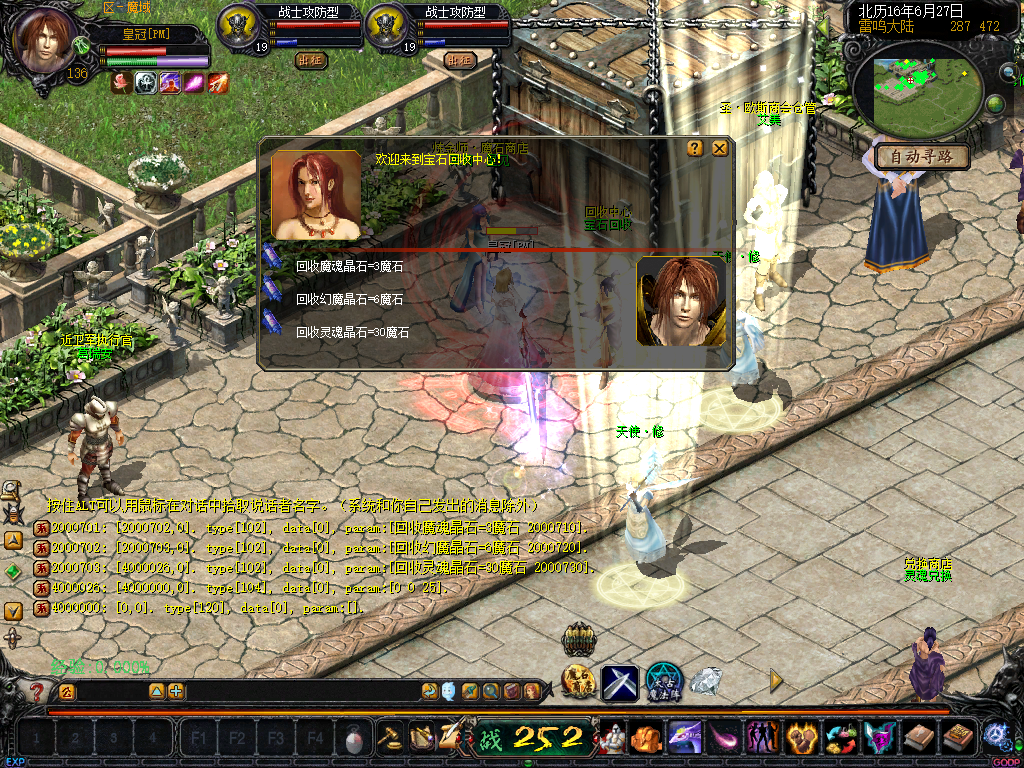Screen dimensions: 1024x768
Task: Activate the crossed swords skill icon
Action: click(x=620, y=682)
